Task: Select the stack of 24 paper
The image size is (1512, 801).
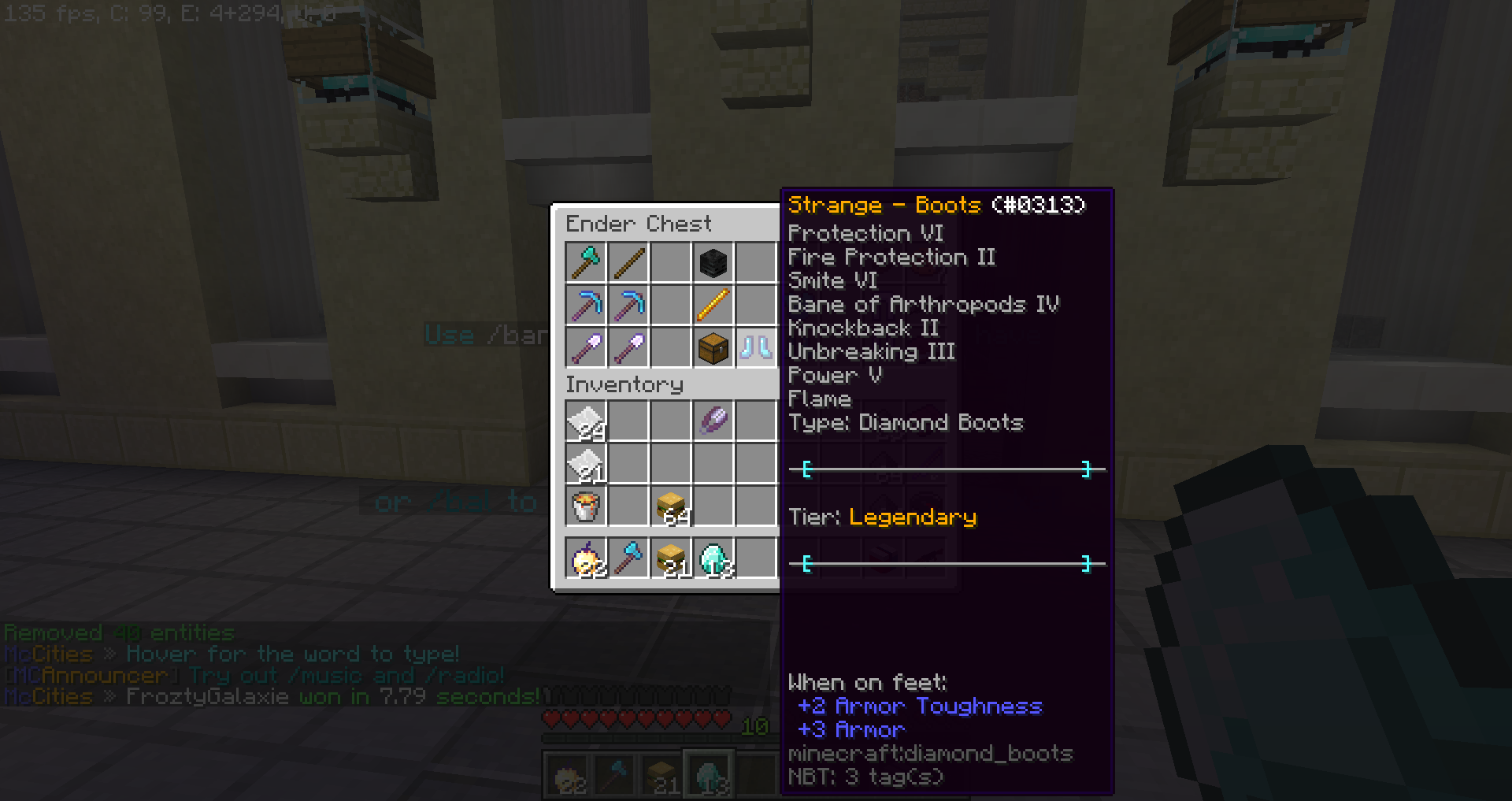Action: tap(586, 421)
